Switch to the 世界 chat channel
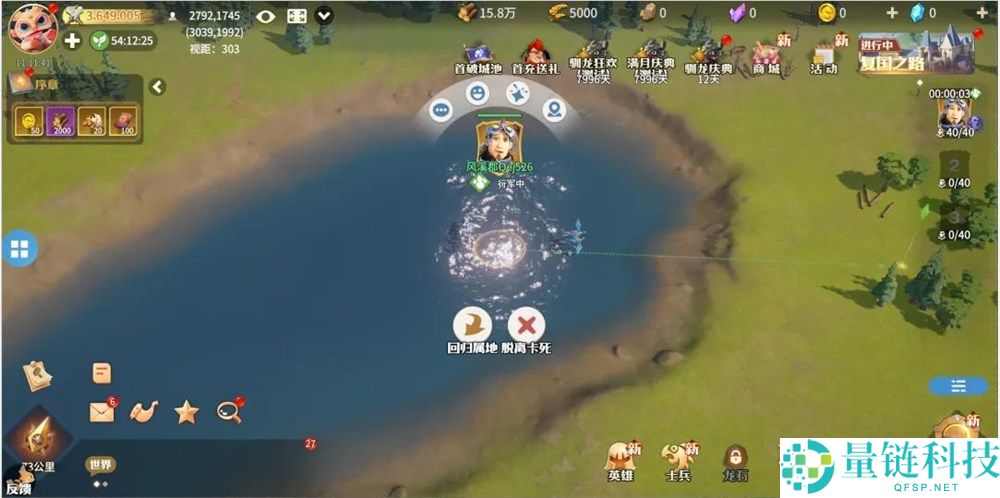Screen dimensions: 1000x498 click(x=100, y=464)
